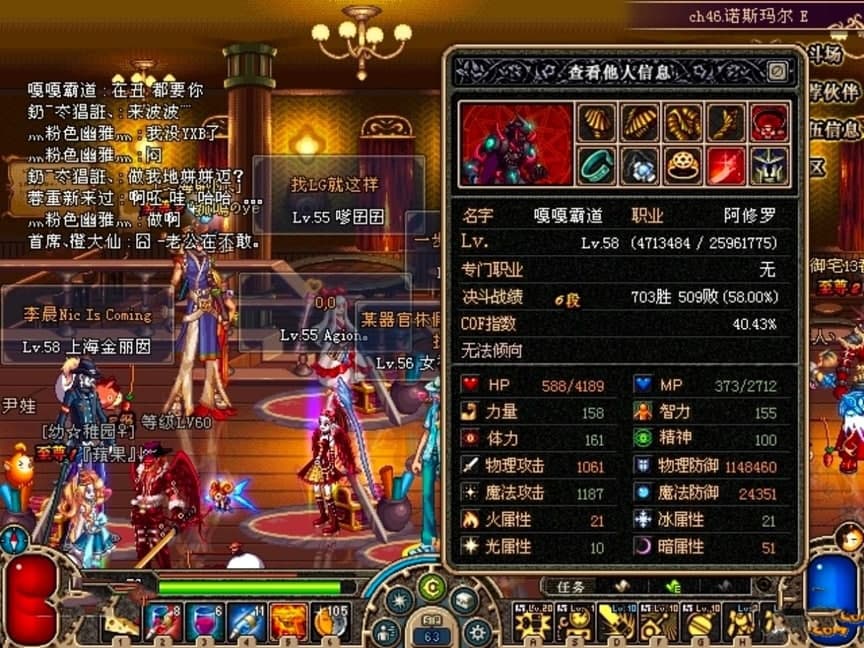
Task: Click the green C round menu button
Action: [x=432, y=586]
